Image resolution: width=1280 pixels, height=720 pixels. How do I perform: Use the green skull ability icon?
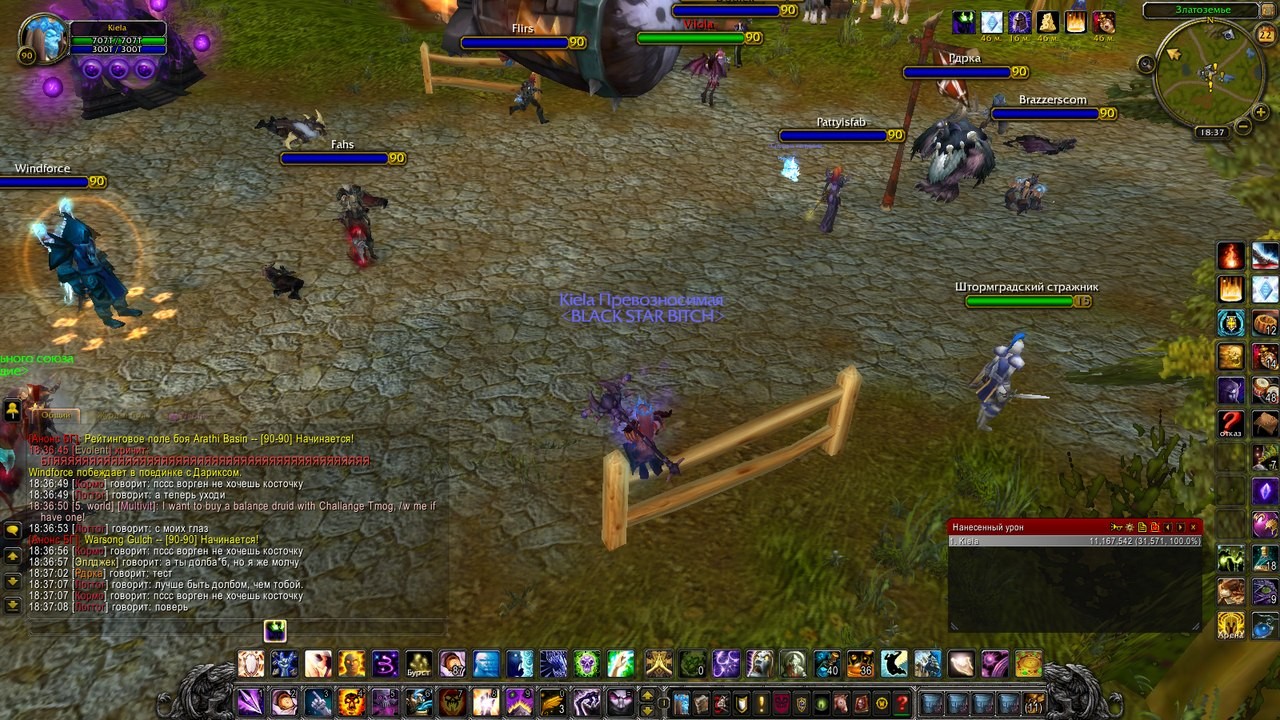click(586, 664)
